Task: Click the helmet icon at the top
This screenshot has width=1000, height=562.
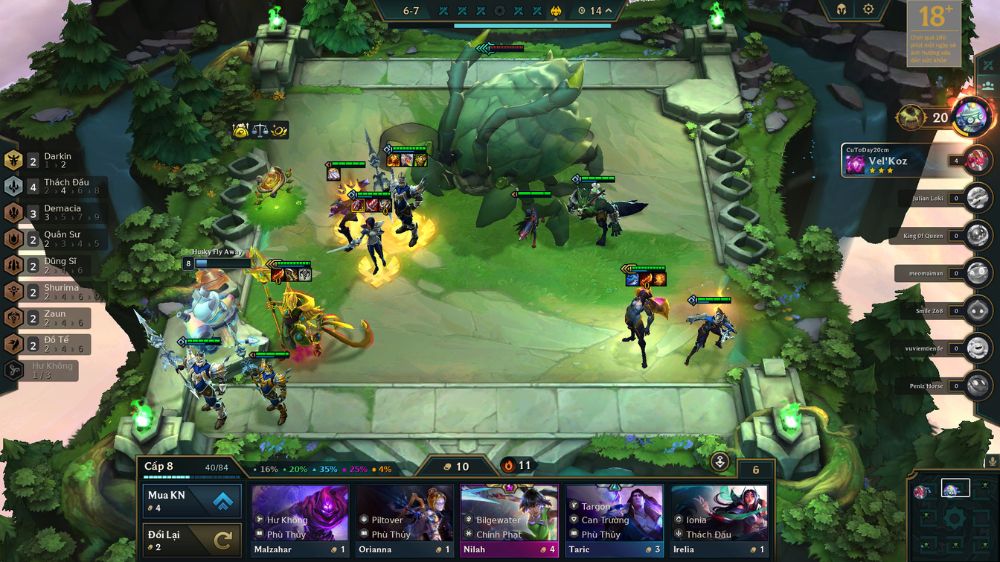Action: 840,9
